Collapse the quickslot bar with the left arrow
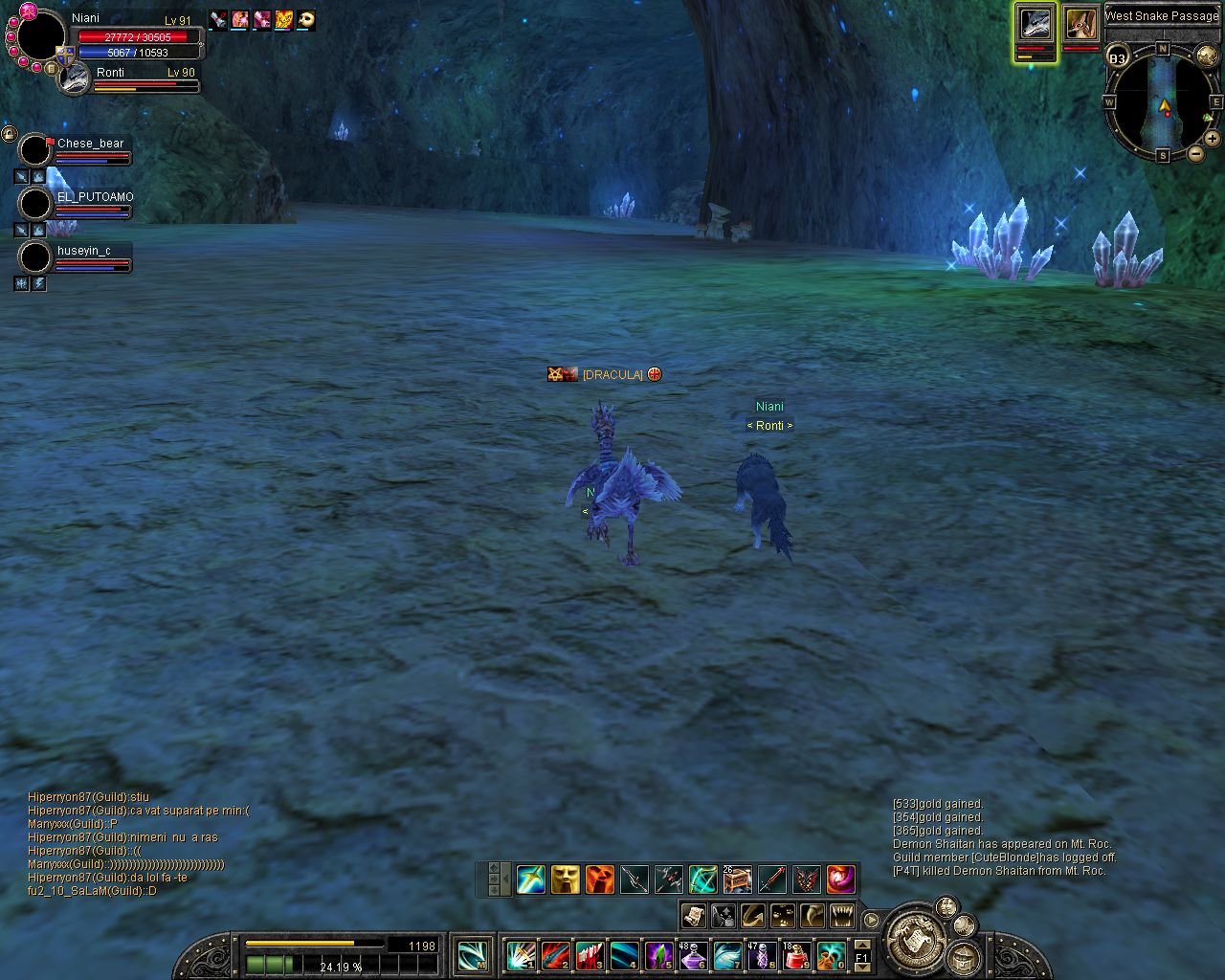 [x=504, y=879]
